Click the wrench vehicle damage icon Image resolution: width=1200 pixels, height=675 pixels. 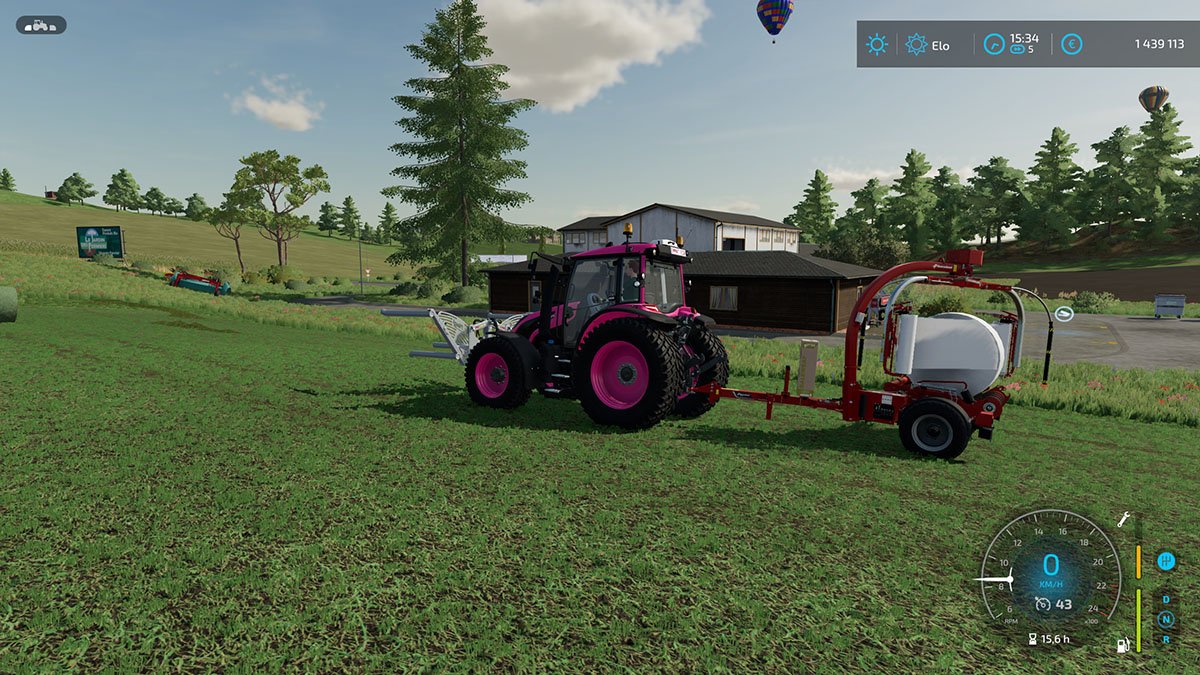1124,519
